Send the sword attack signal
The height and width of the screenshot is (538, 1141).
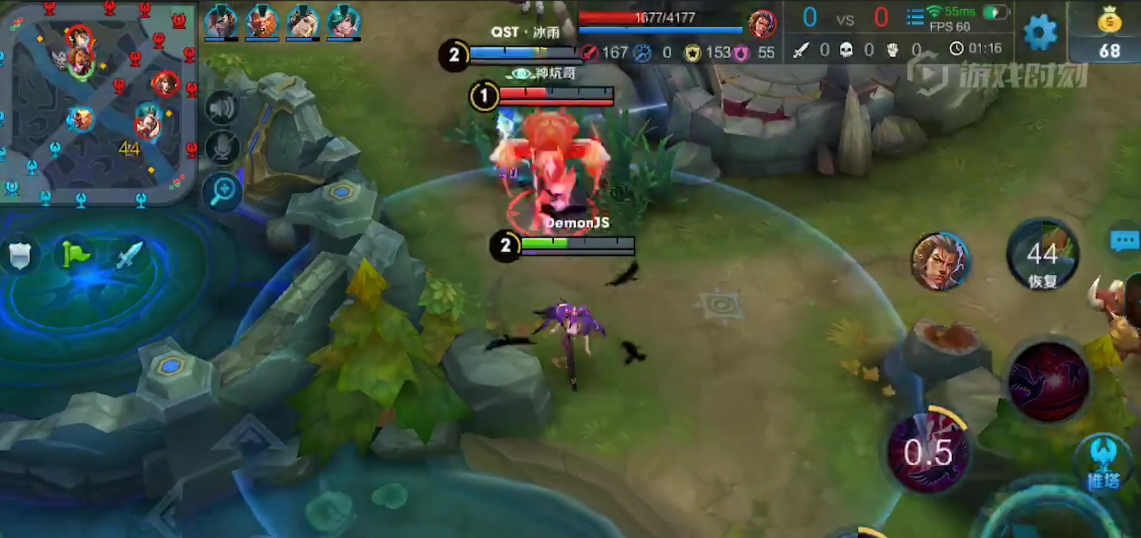[129, 255]
